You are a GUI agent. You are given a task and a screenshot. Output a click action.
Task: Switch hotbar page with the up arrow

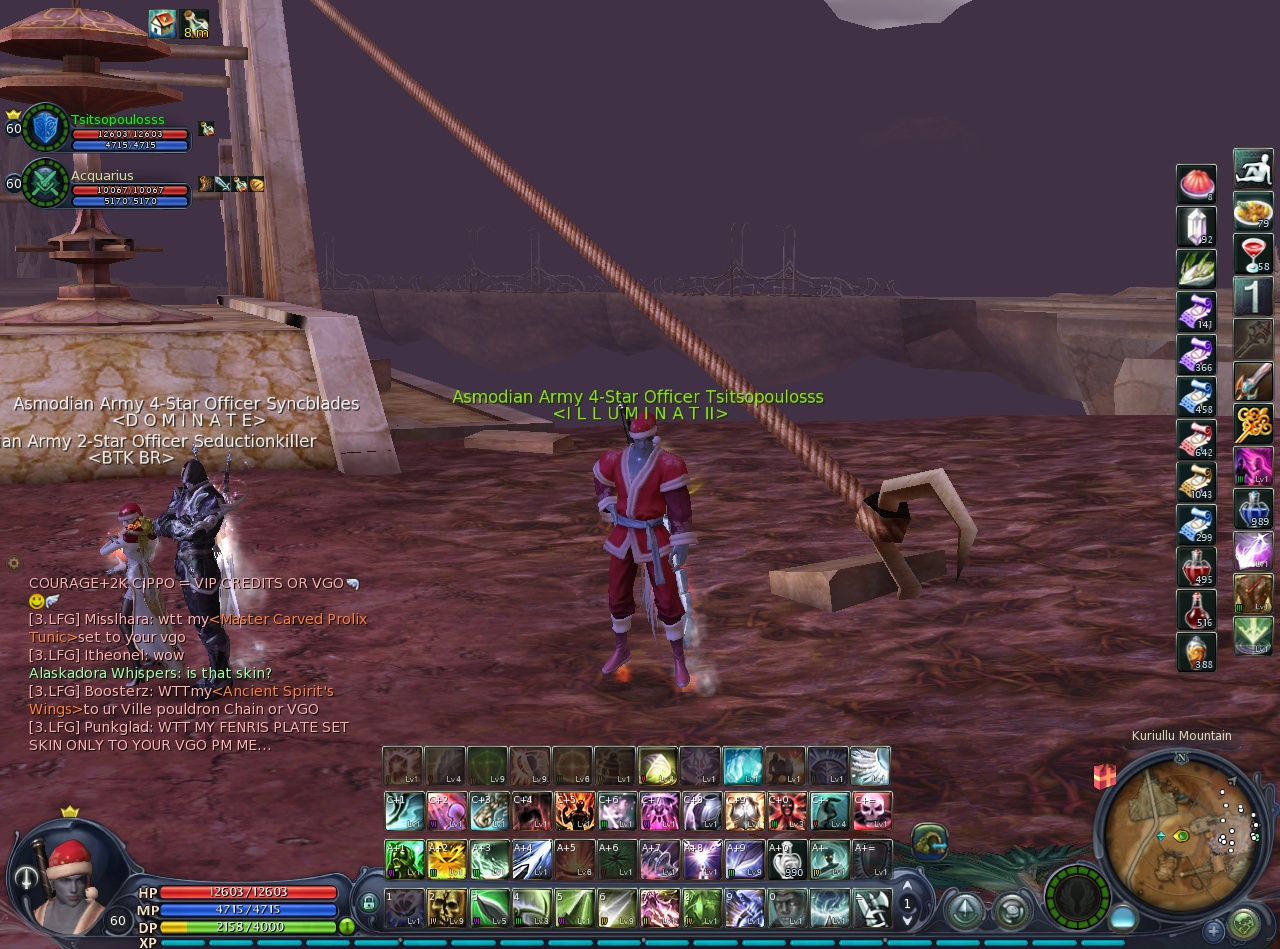click(x=908, y=886)
